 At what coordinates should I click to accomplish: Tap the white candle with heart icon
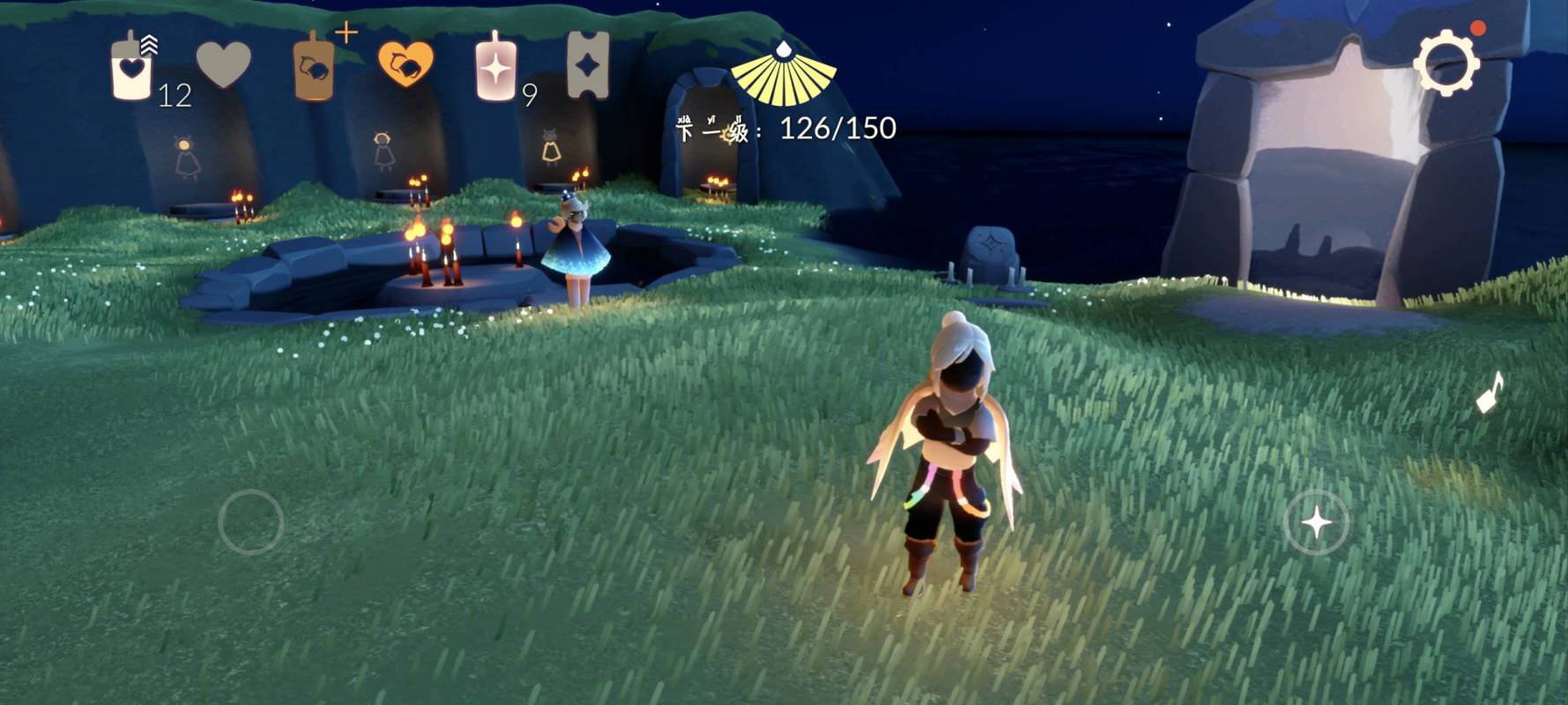coord(132,67)
